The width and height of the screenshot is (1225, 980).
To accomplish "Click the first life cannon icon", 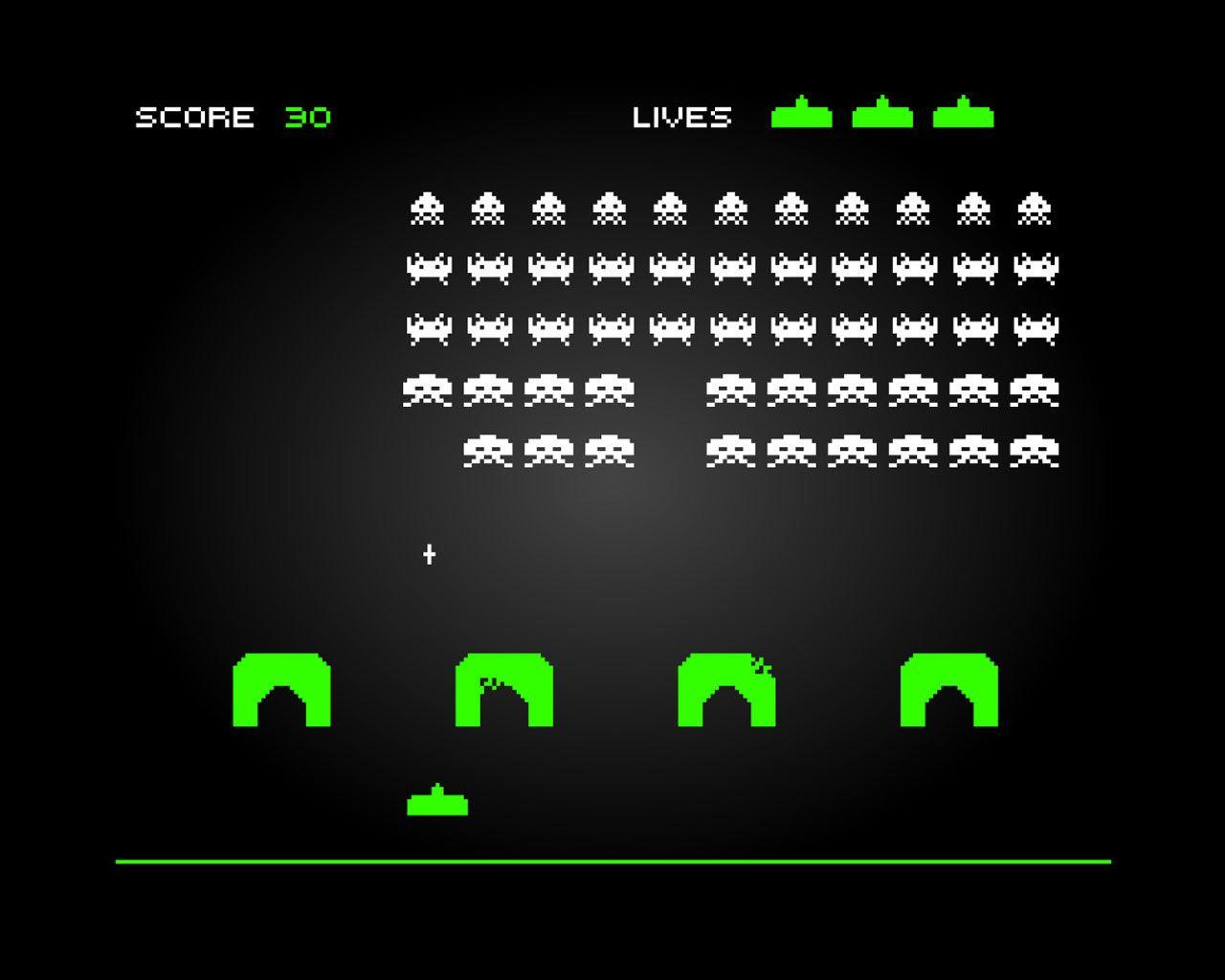I will (802, 114).
